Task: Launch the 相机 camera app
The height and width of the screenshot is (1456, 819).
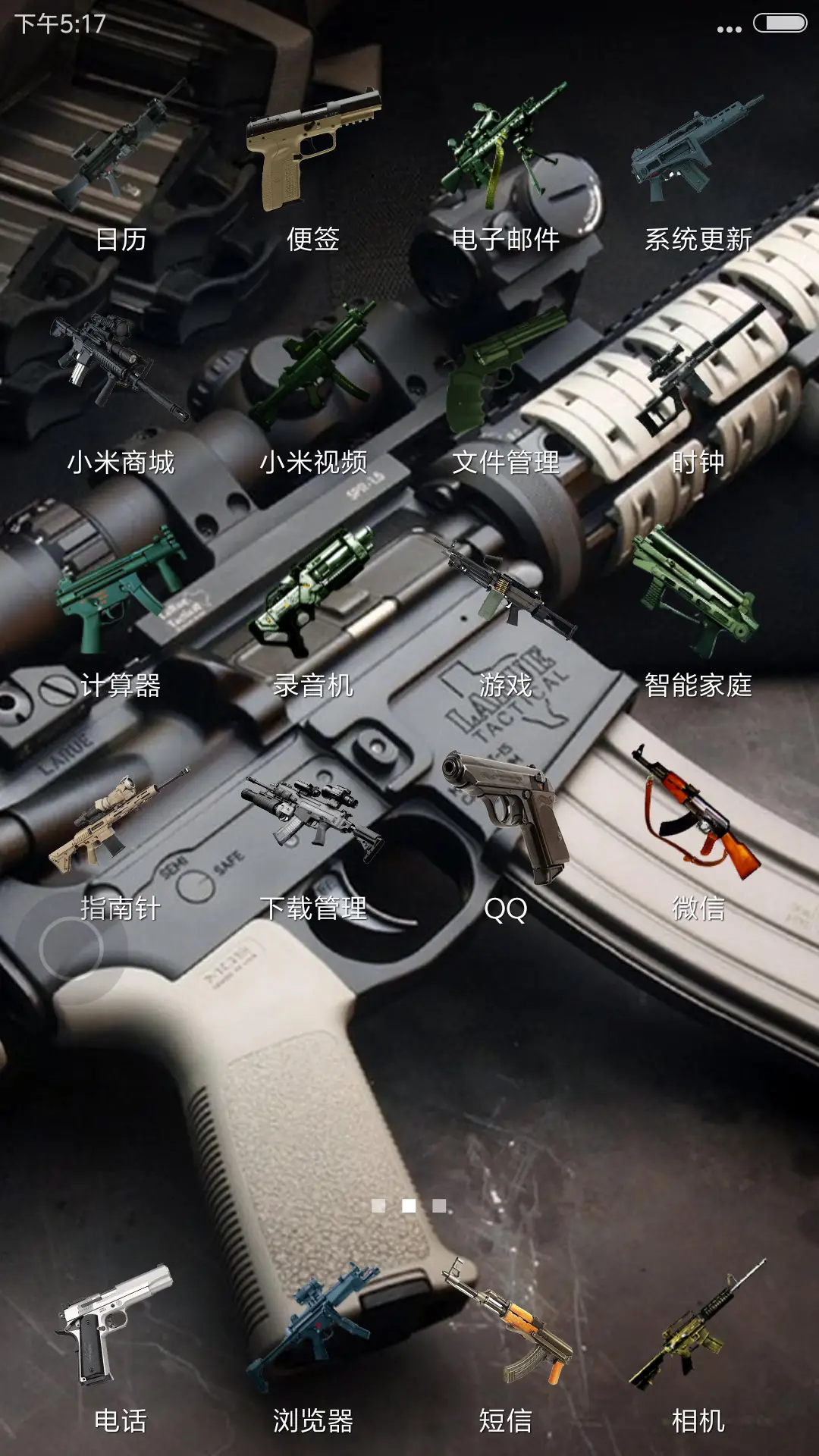Action: pos(698,1327)
